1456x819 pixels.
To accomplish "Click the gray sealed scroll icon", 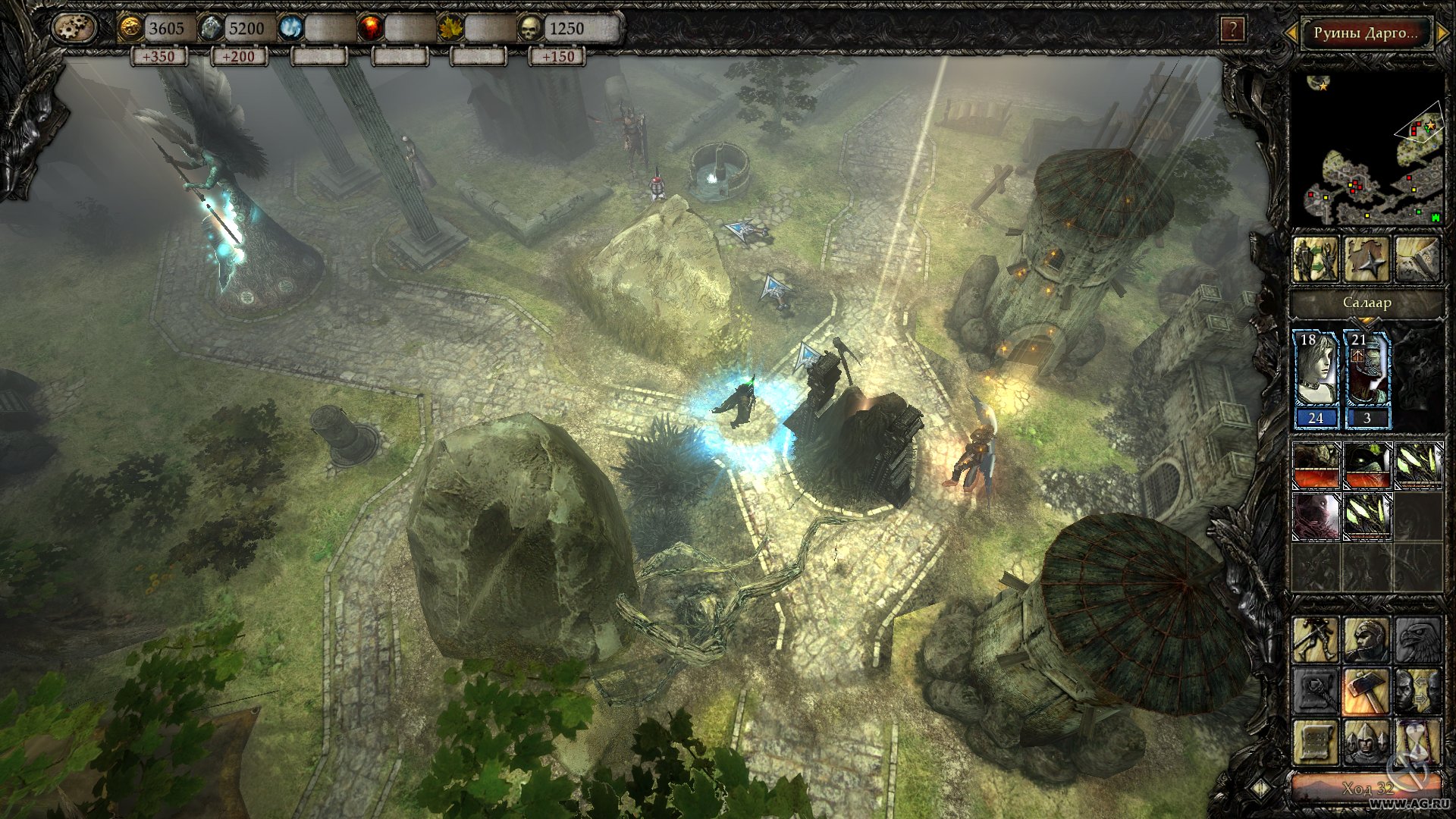I will [1316, 691].
